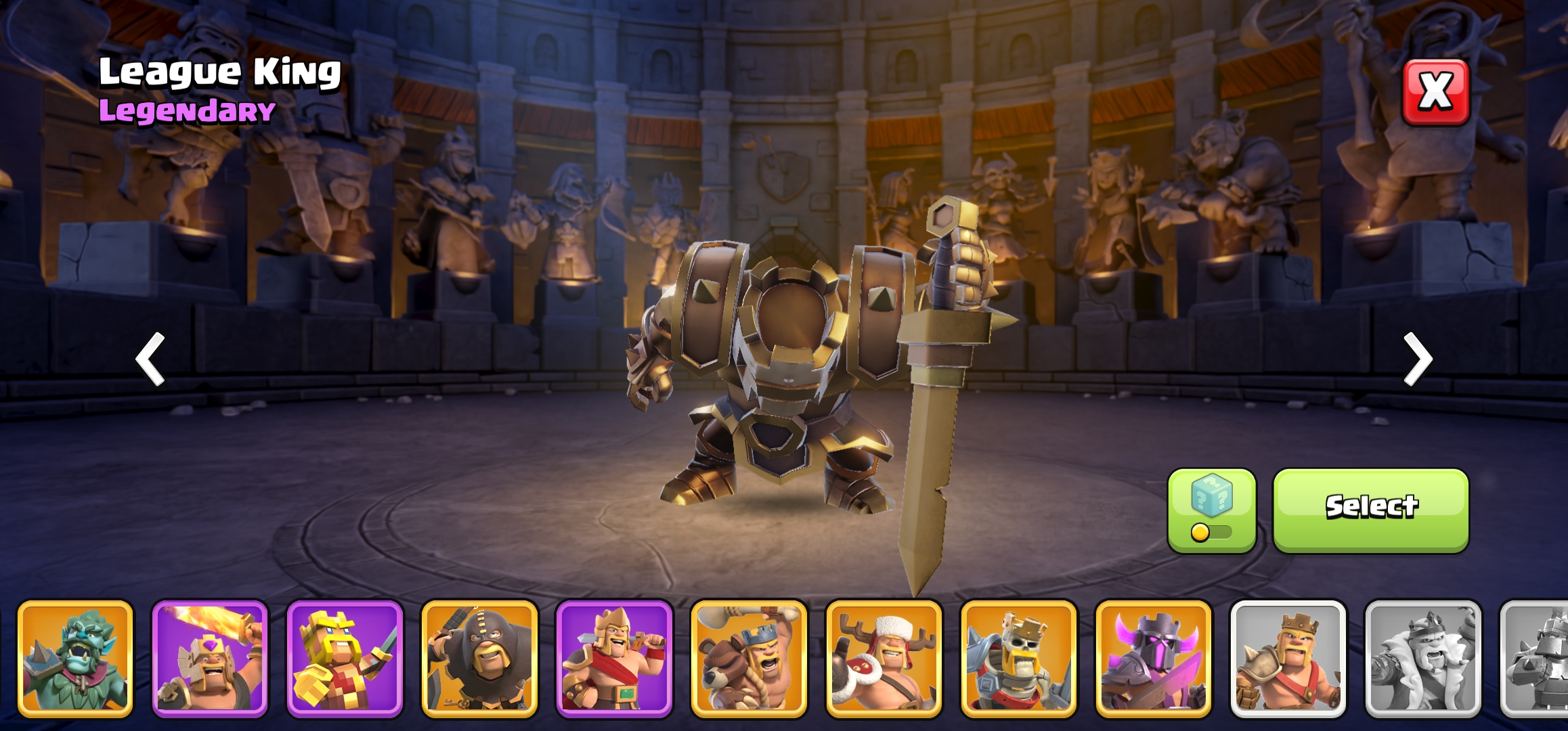The height and width of the screenshot is (731, 1568).
Task: Select the greyed-out furry king skin
Action: 1422,659
